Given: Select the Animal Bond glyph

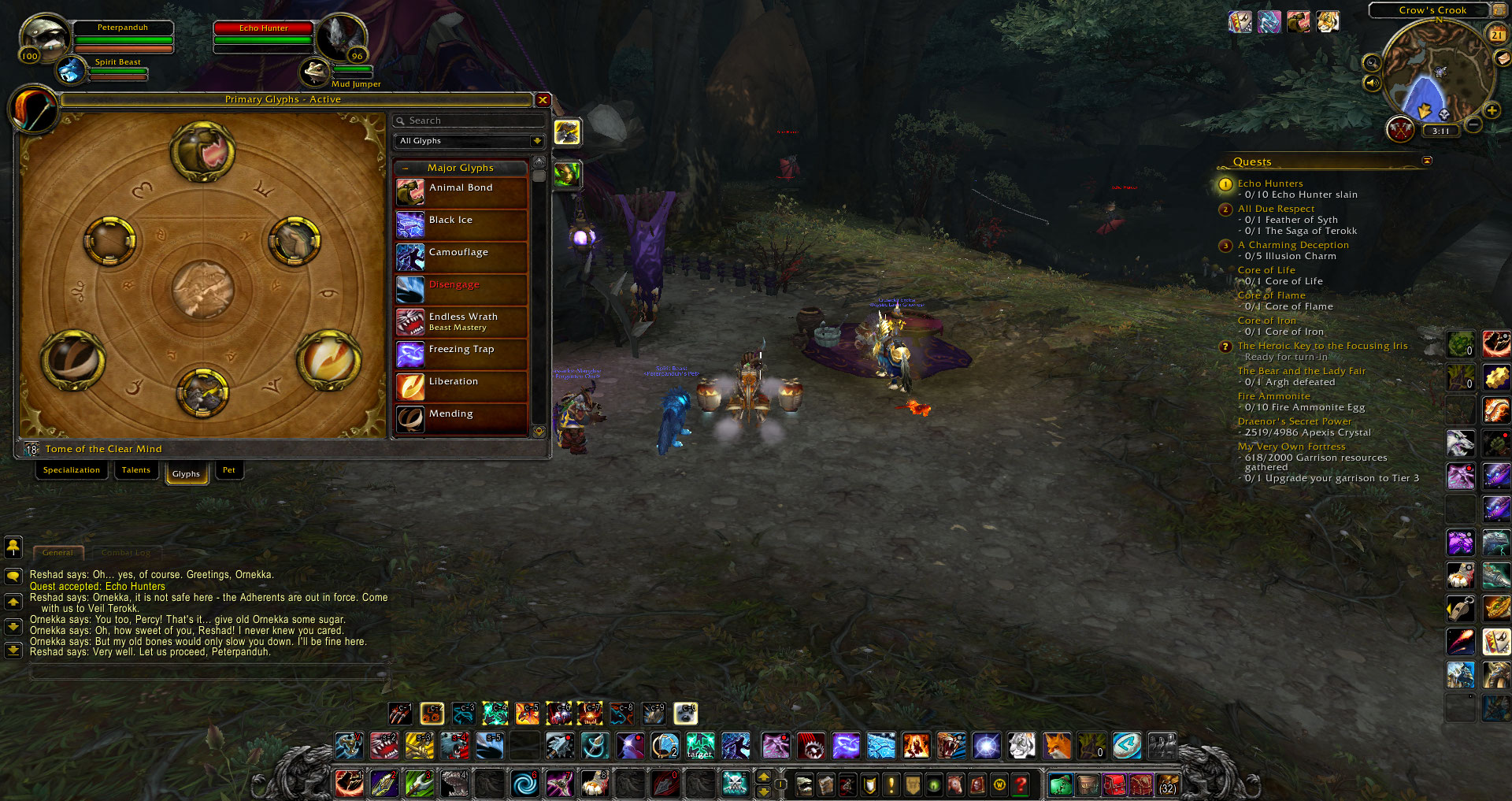Looking at the screenshot, I should pyautogui.click(x=461, y=192).
